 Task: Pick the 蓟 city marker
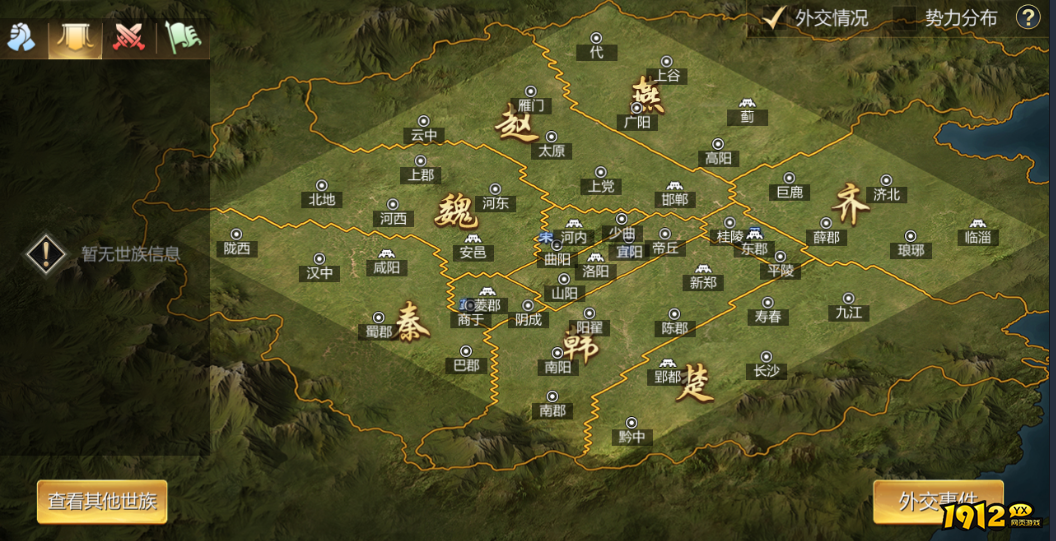coord(746,104)
